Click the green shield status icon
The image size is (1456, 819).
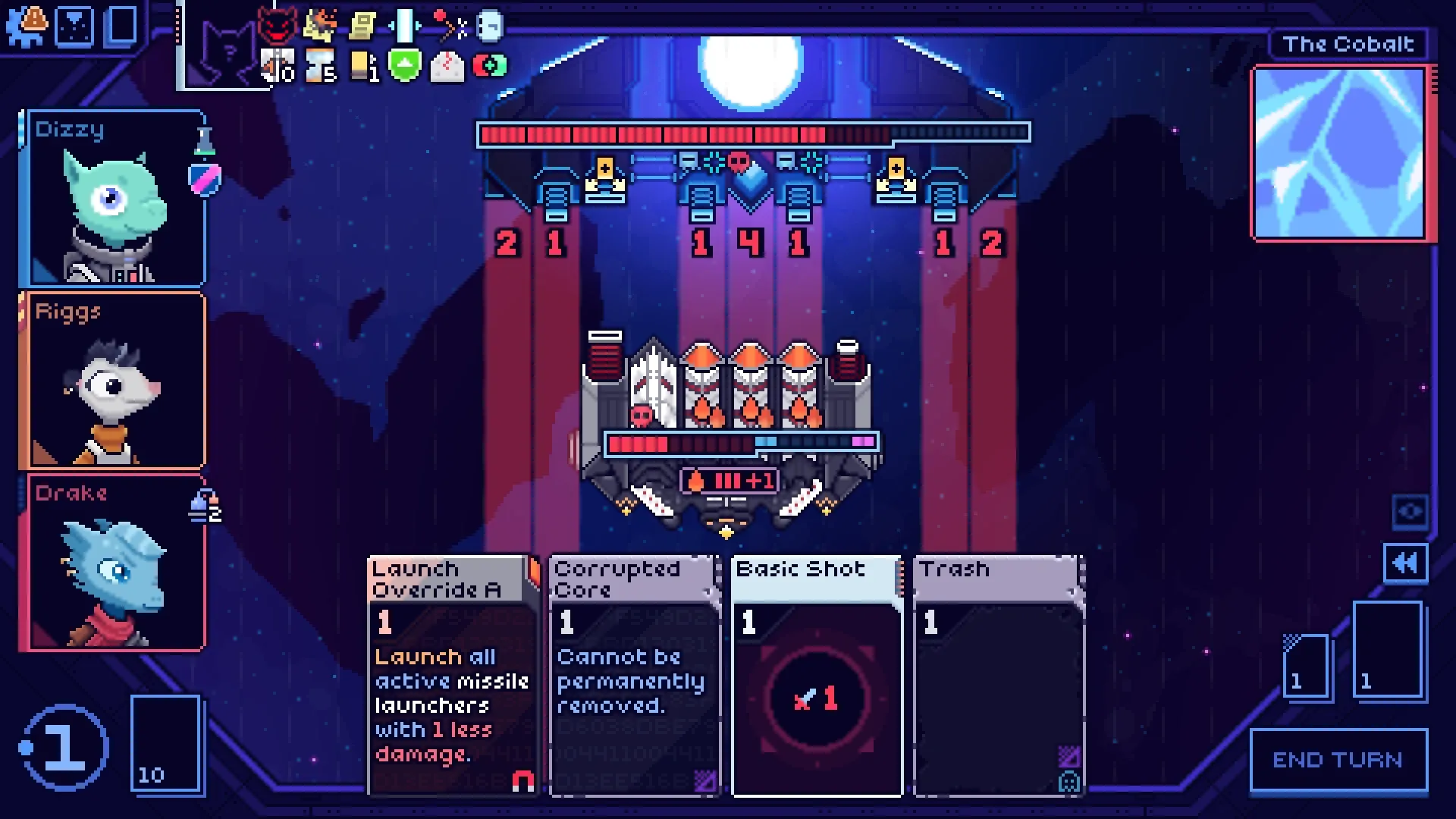tap(404, 66)
